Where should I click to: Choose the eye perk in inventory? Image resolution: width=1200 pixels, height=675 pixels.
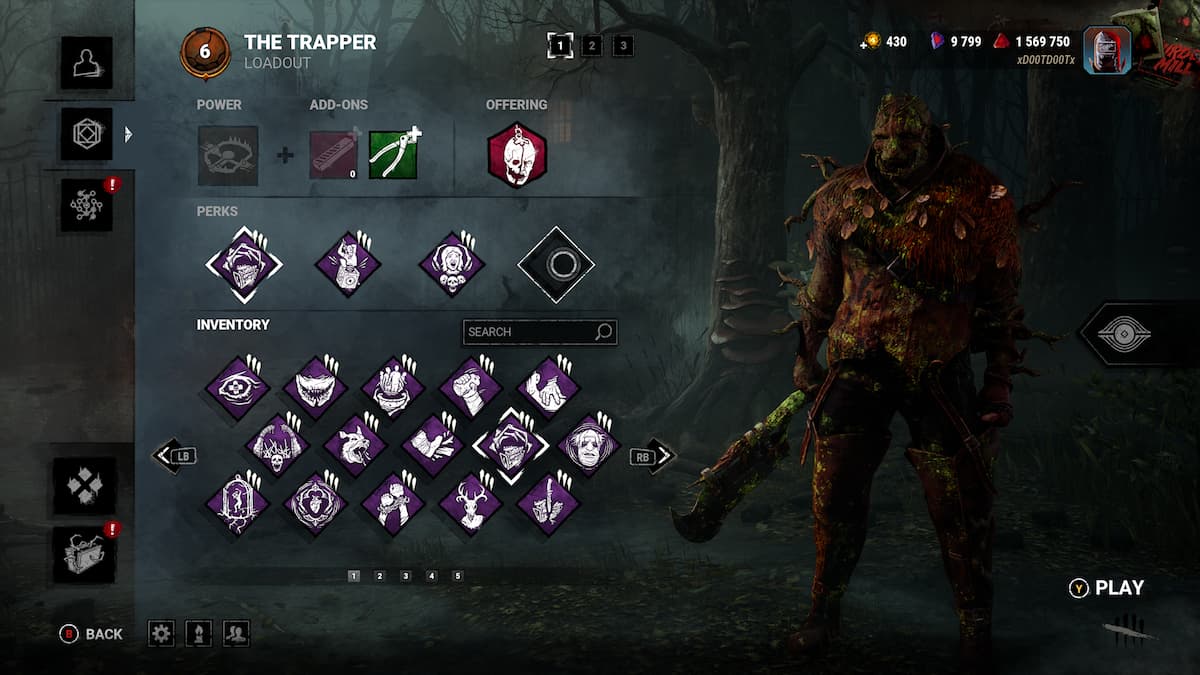click(x=238, y=387)
